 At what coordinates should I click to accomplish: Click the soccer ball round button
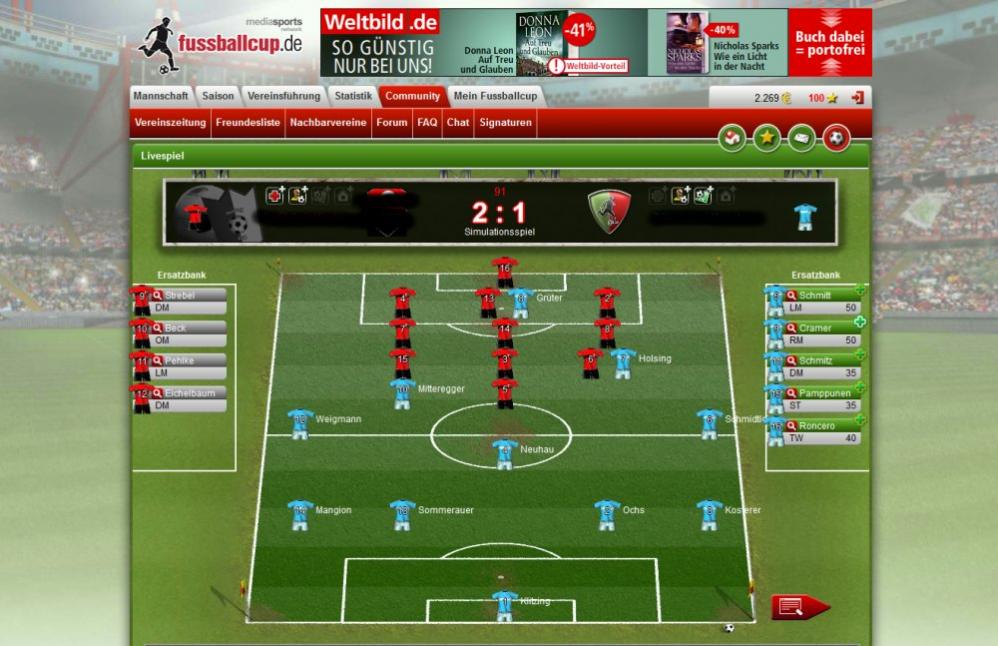(837, 138)
